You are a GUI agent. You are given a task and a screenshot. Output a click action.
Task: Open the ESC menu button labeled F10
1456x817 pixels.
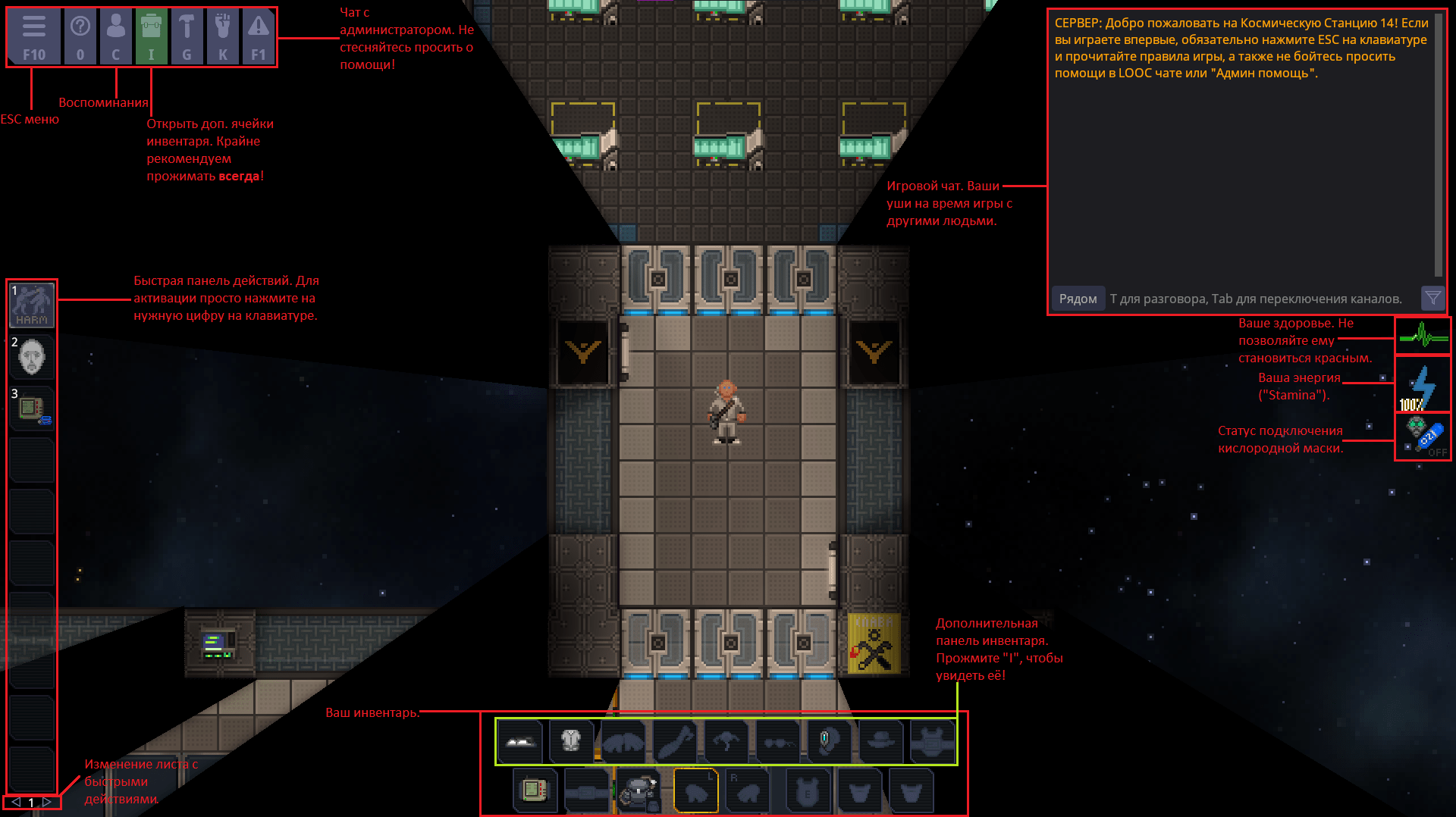point(34,37)
